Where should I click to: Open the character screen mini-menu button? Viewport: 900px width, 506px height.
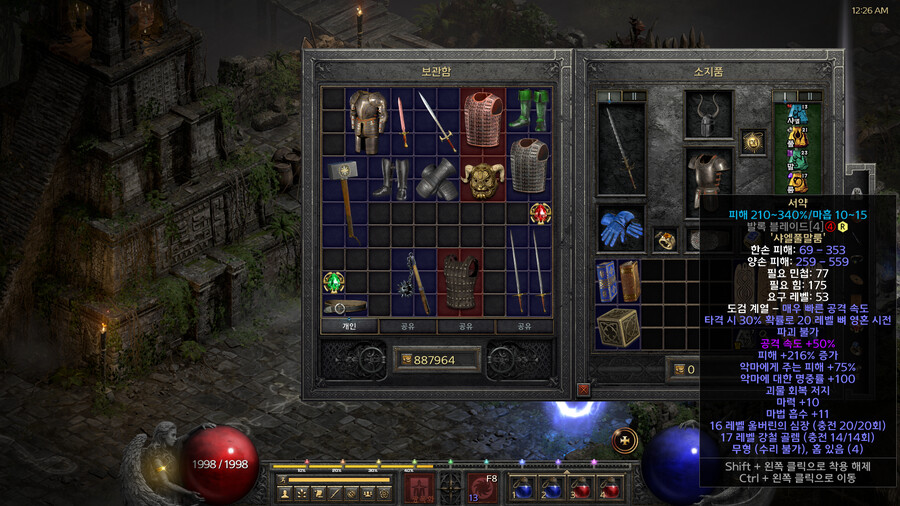click(286, 493)
